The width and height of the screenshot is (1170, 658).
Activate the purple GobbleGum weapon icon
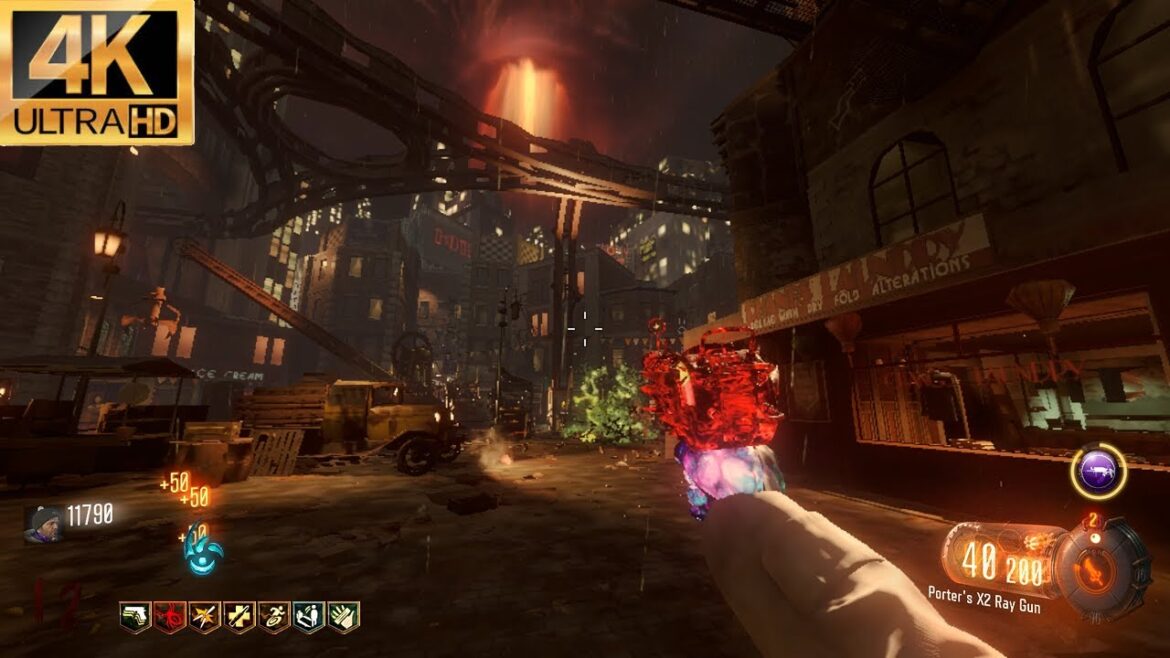(1098, 472)
